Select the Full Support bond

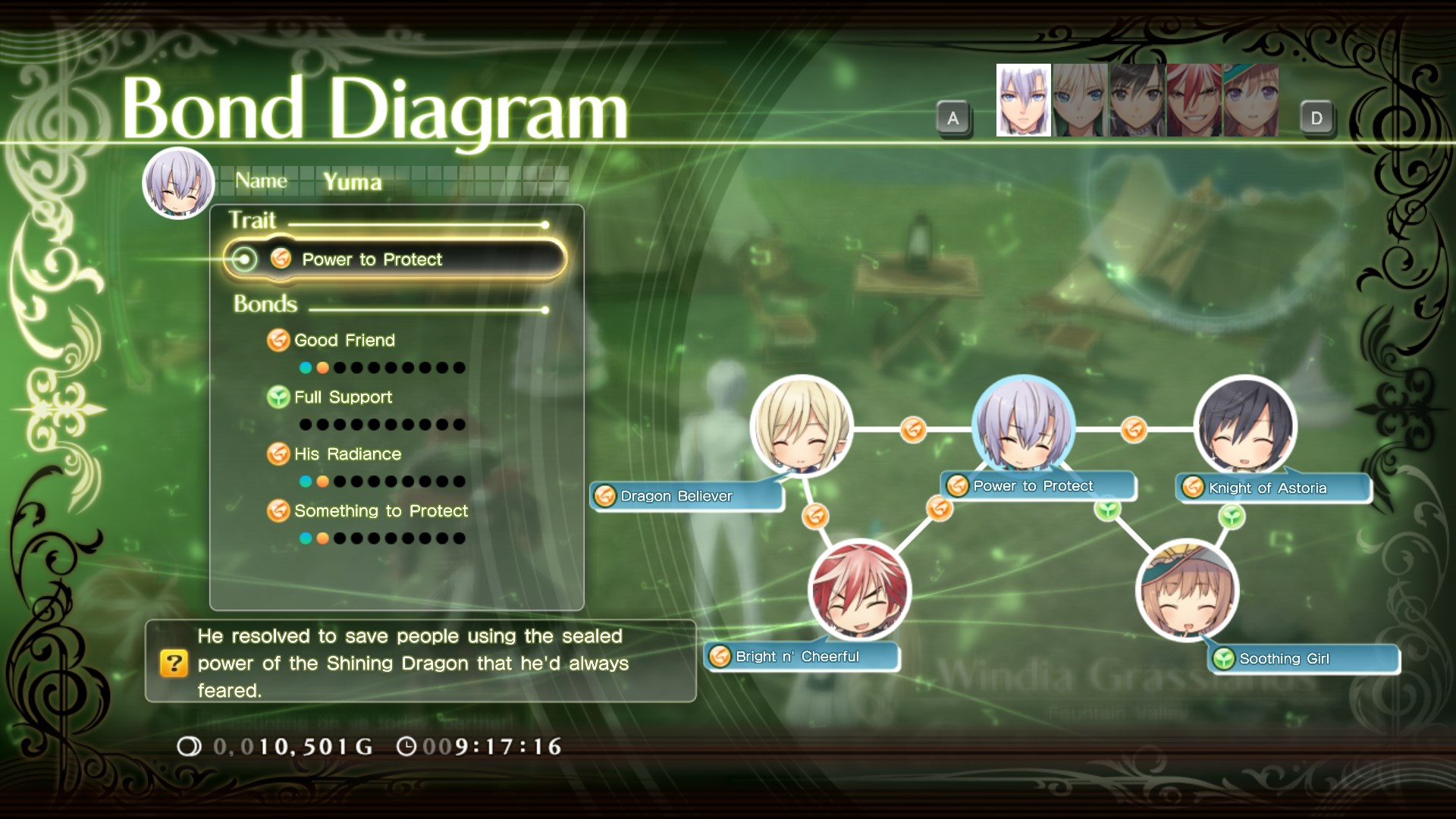tap(343, 397)
